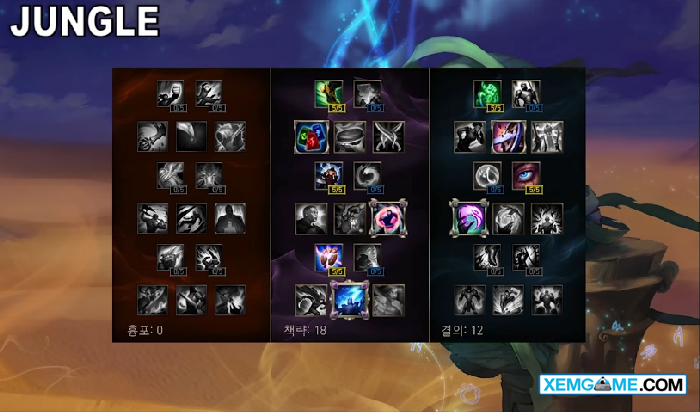This screenshot has width=700, height=412.
Task: Select the crossed-blades Assassin mastery
Action: [388, 136]
